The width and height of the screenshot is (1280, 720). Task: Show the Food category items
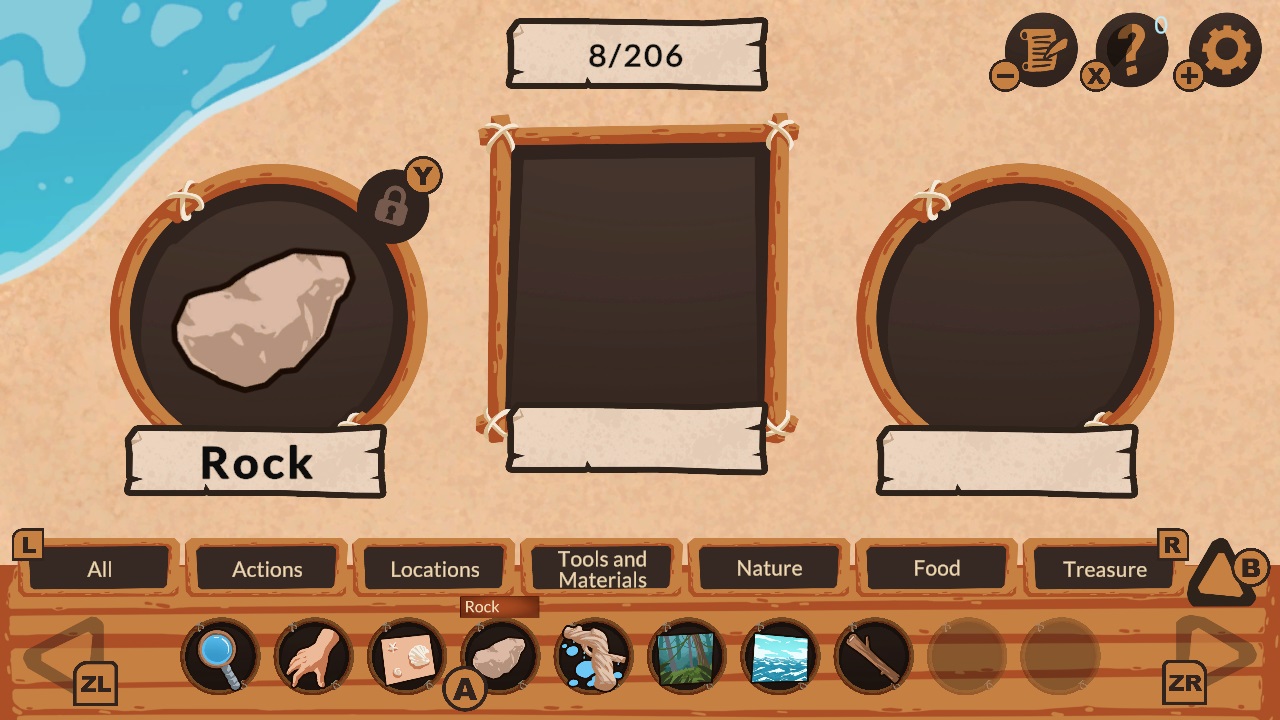937,569
